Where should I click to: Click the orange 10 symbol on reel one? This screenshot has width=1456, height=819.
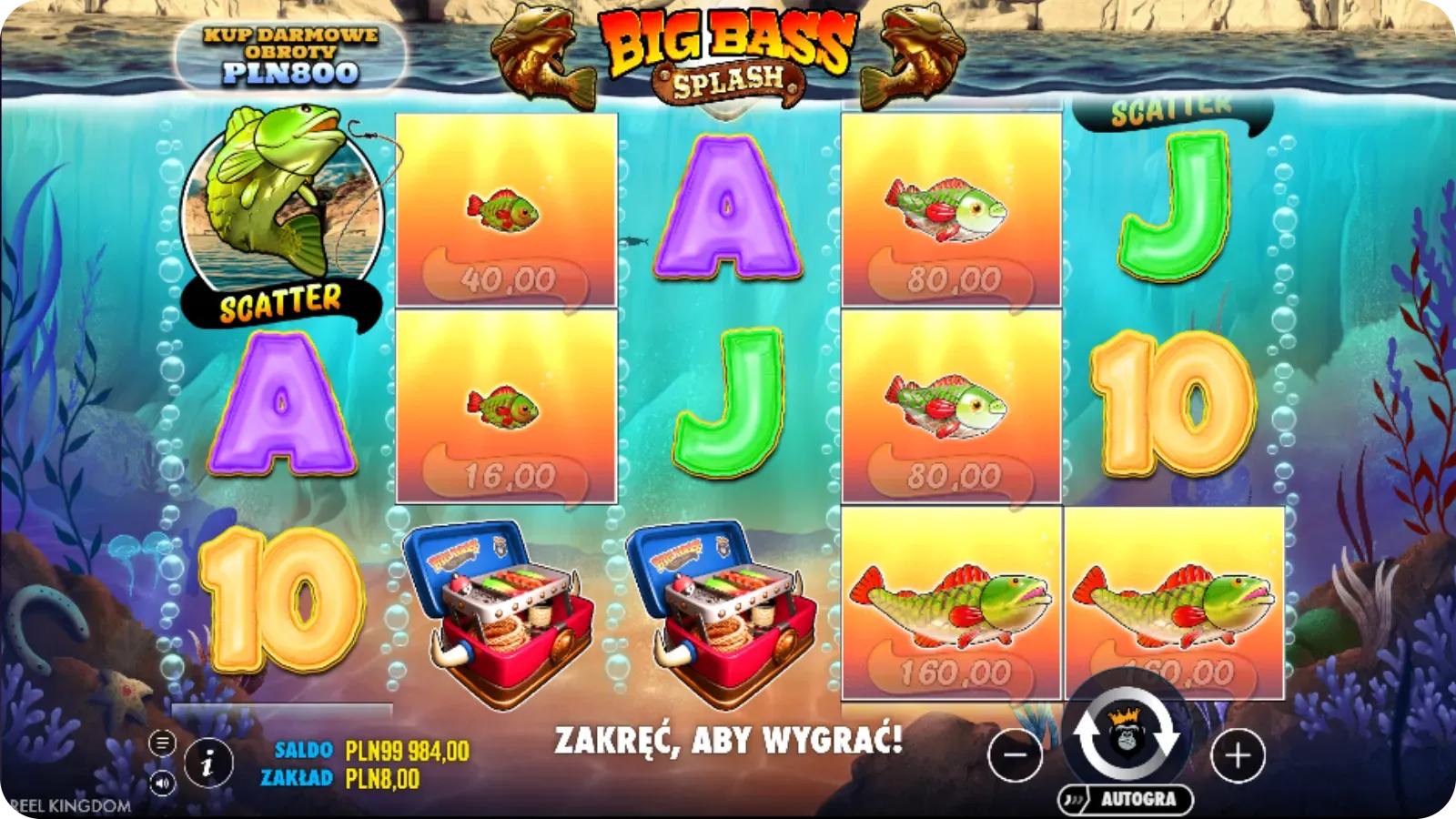click(x=282, y=601)
